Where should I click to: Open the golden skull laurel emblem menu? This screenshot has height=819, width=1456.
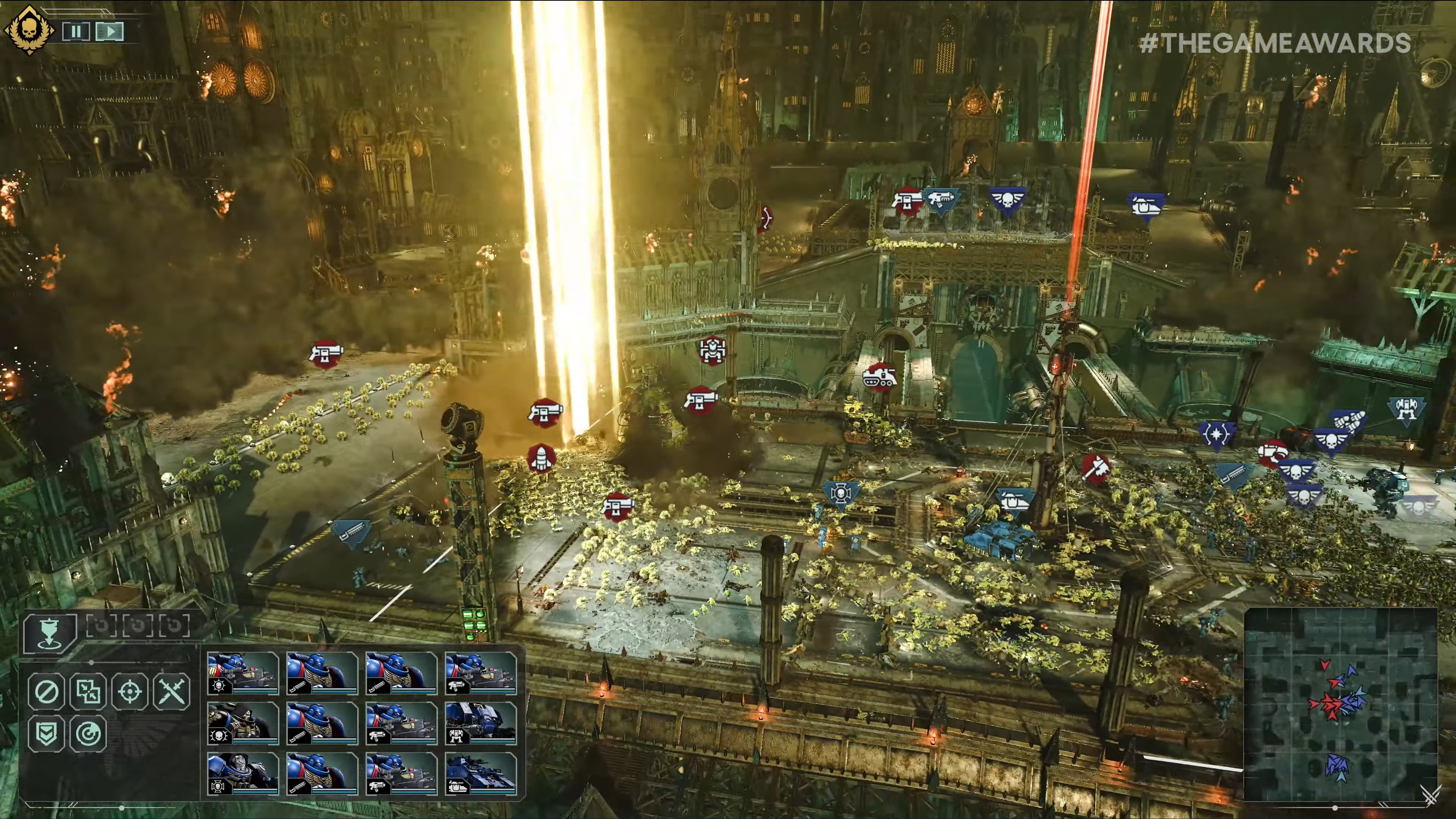pos(29,30)
